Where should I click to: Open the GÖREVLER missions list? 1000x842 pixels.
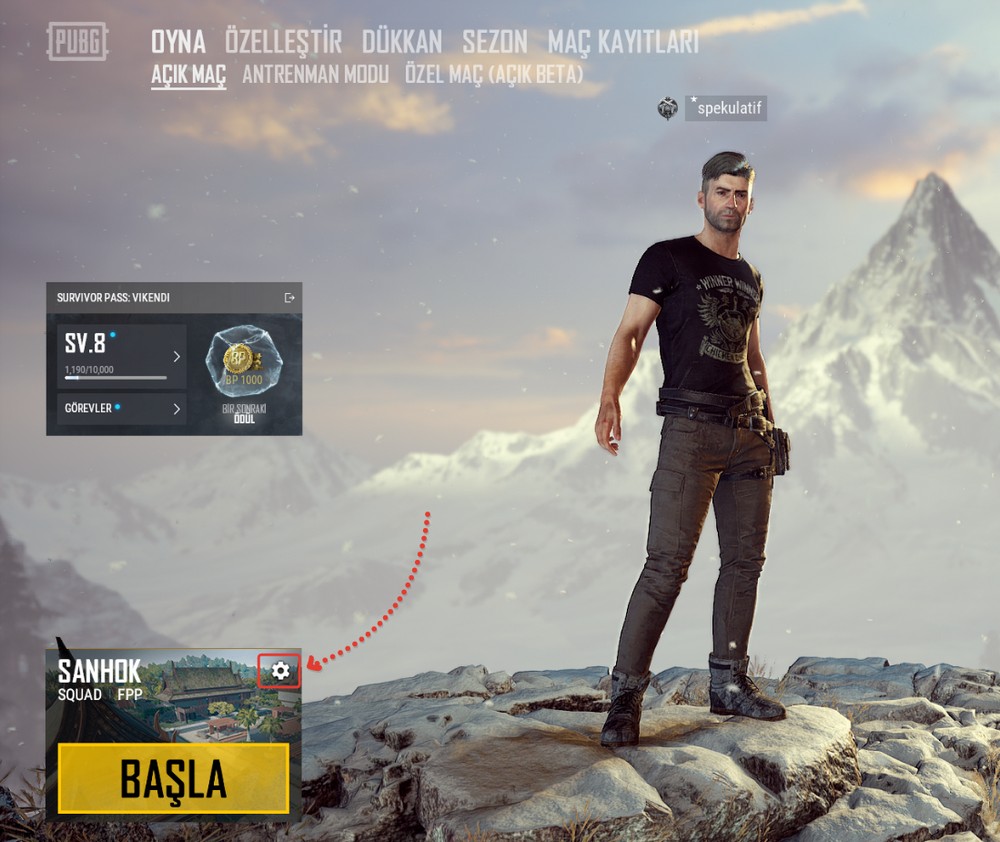coord(121,408)
